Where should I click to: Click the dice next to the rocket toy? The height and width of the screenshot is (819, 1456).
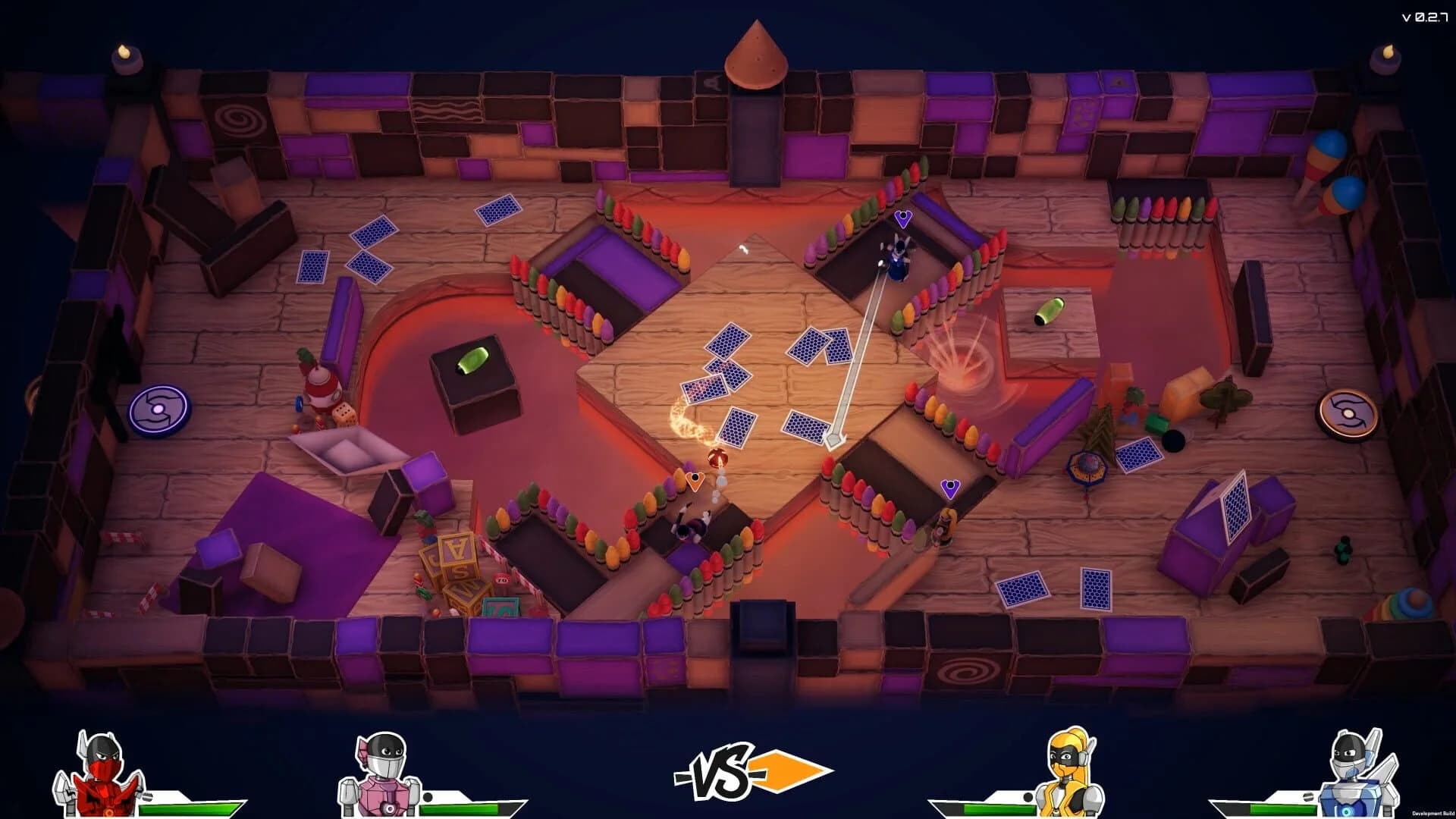point(345,413)
